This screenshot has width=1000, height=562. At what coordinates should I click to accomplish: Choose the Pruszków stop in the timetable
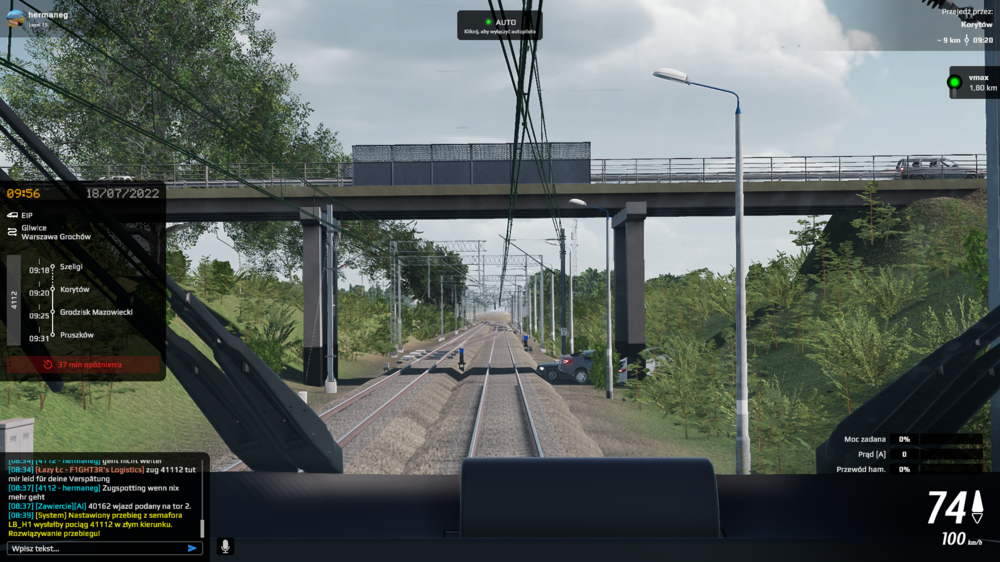pos(77,335)
